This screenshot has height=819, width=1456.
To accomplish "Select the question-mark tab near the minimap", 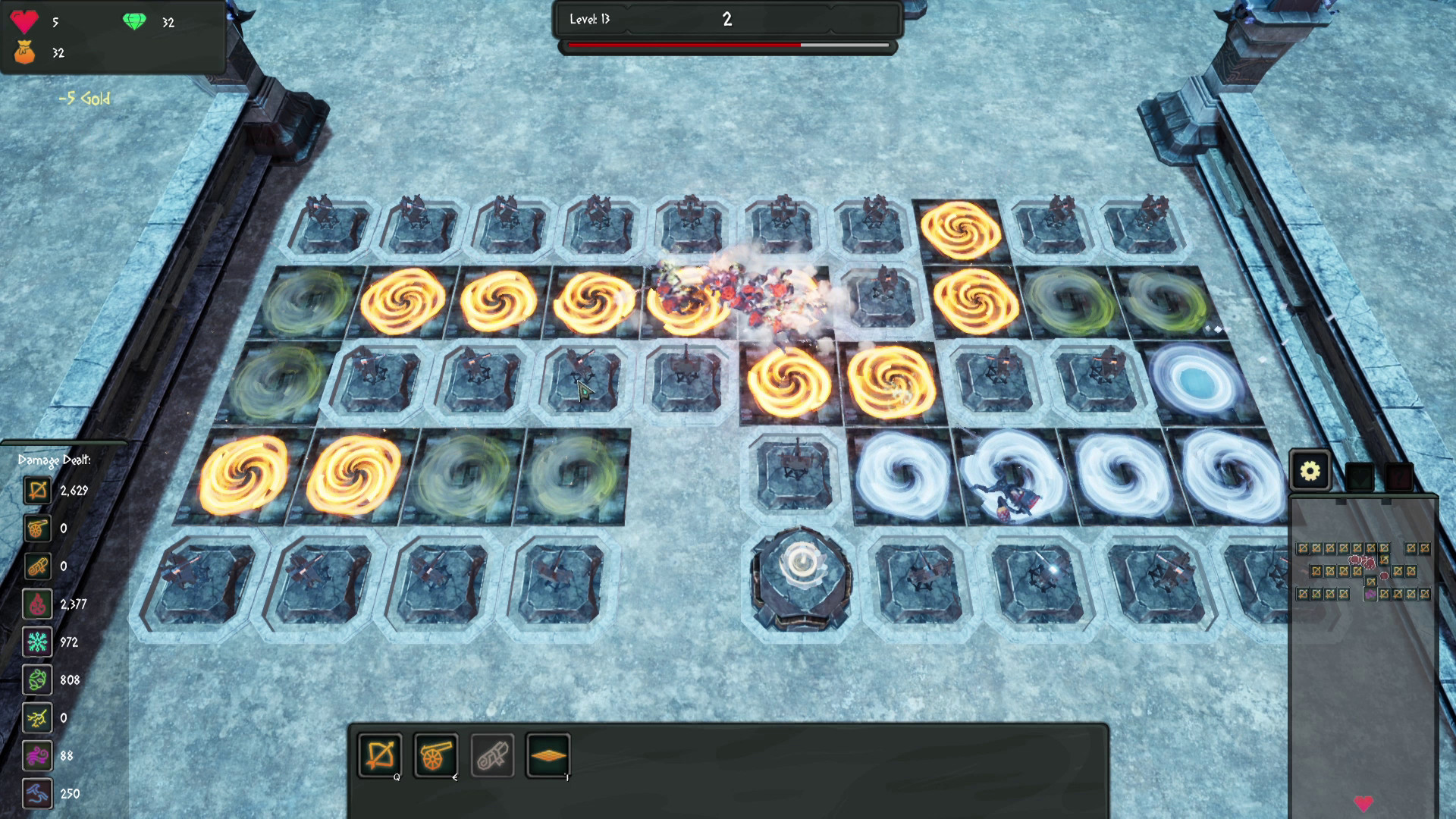I will (1398, 477).
